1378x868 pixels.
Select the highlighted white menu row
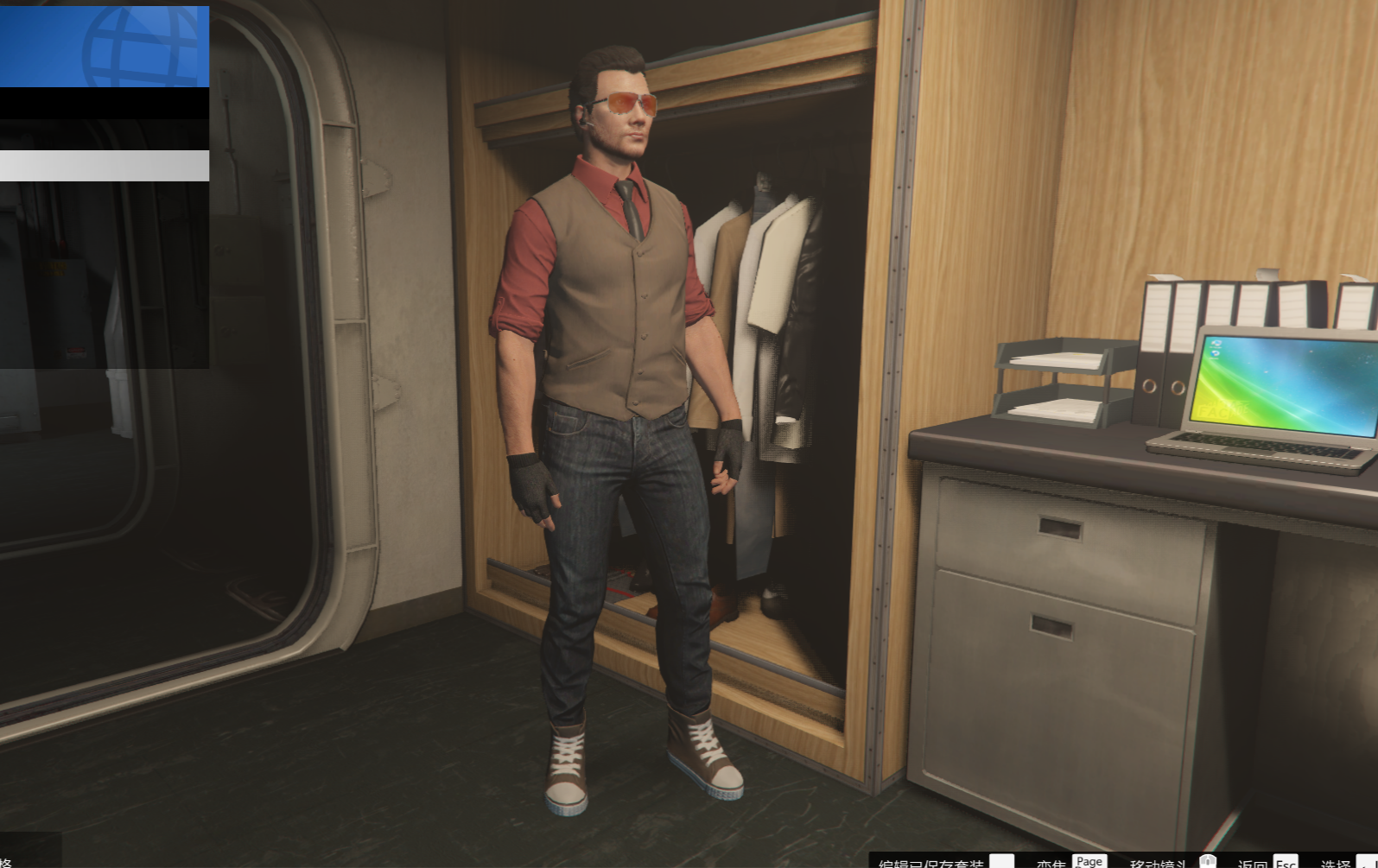(104, 164)
